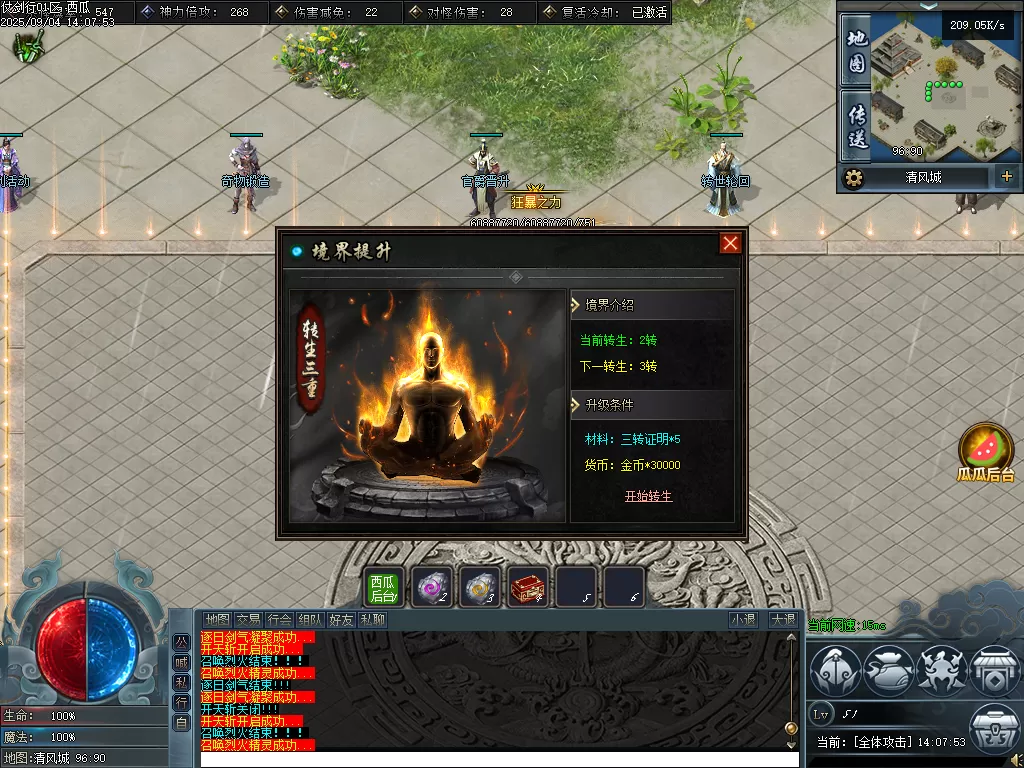Screen dimensions: 1024x768
Task: Open the large chest icon at bottom right
Action: tap(995, 728)
